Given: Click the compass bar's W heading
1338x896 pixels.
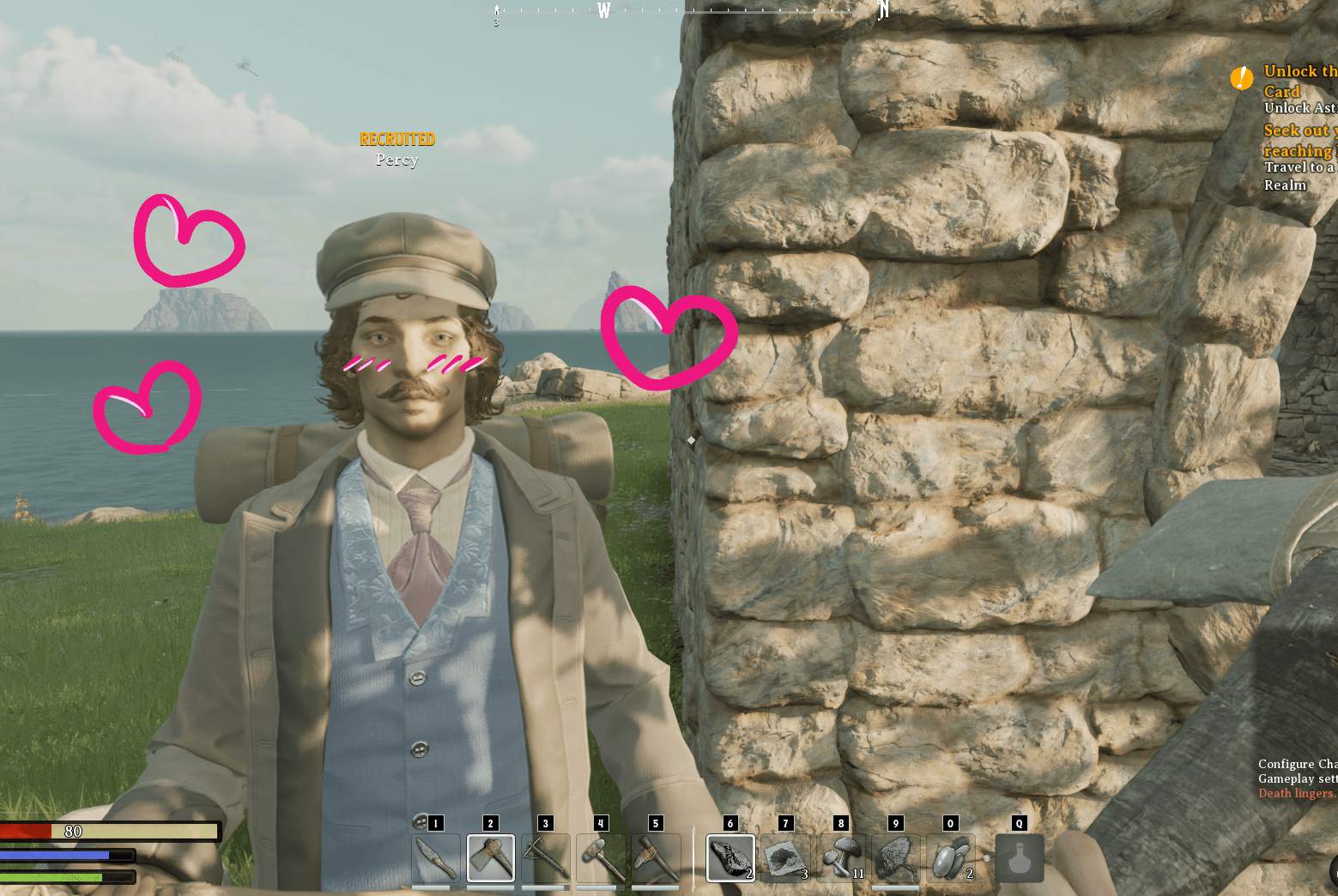Looking at the screenshot, I should (x=604, y=10).
